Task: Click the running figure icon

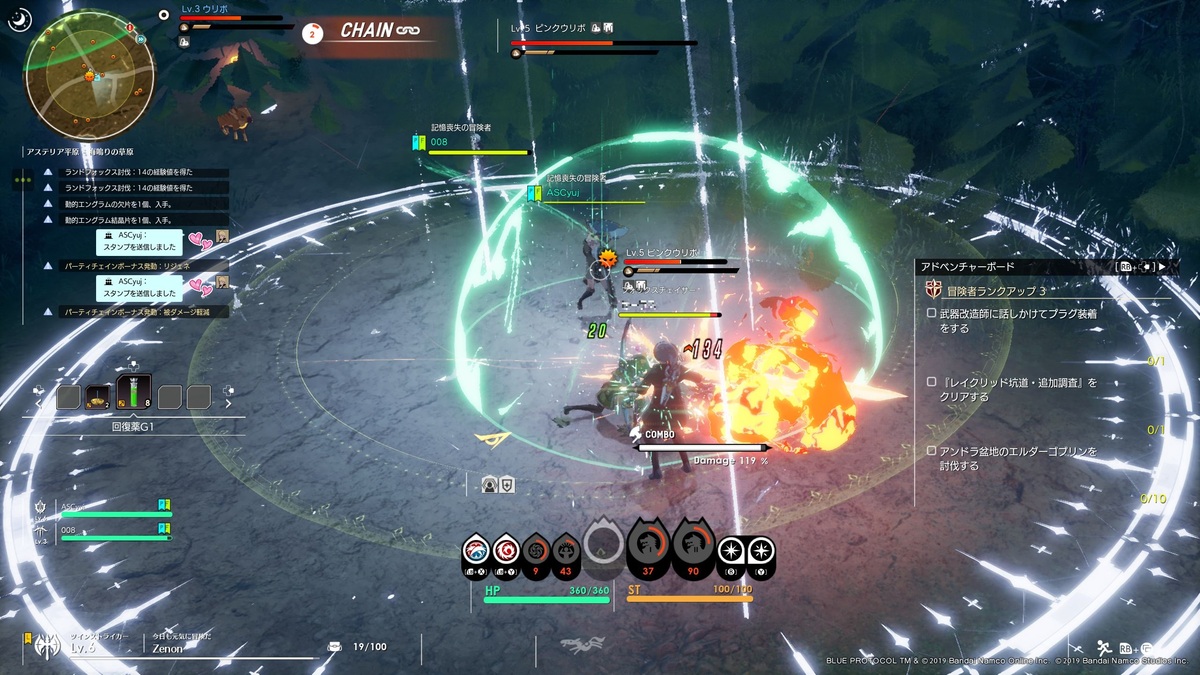Action: [x=1104, y=646]
